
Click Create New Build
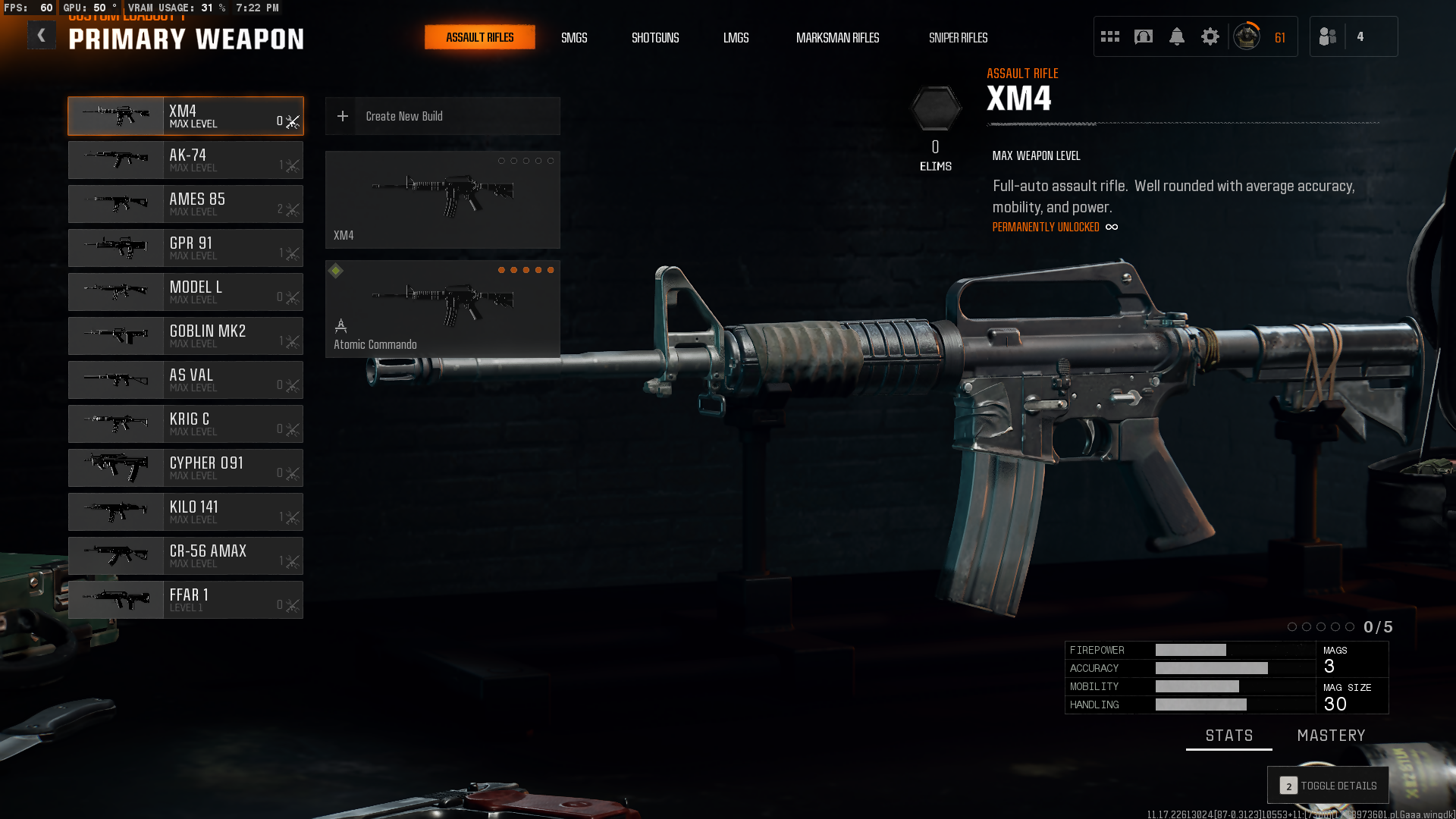pyautogui.click(x=443, y=116)
